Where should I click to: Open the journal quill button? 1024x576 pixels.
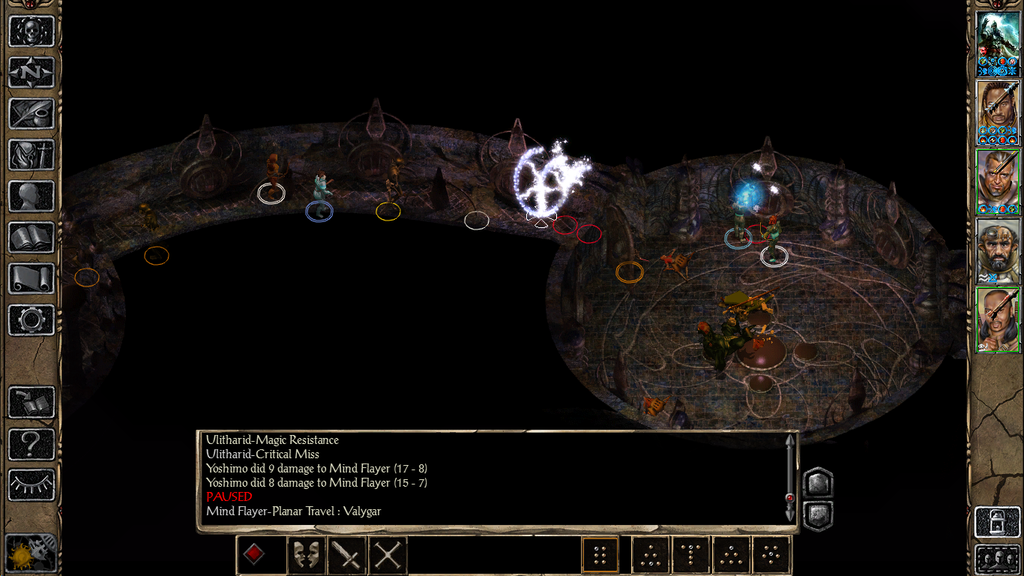(x=31, y=113)
